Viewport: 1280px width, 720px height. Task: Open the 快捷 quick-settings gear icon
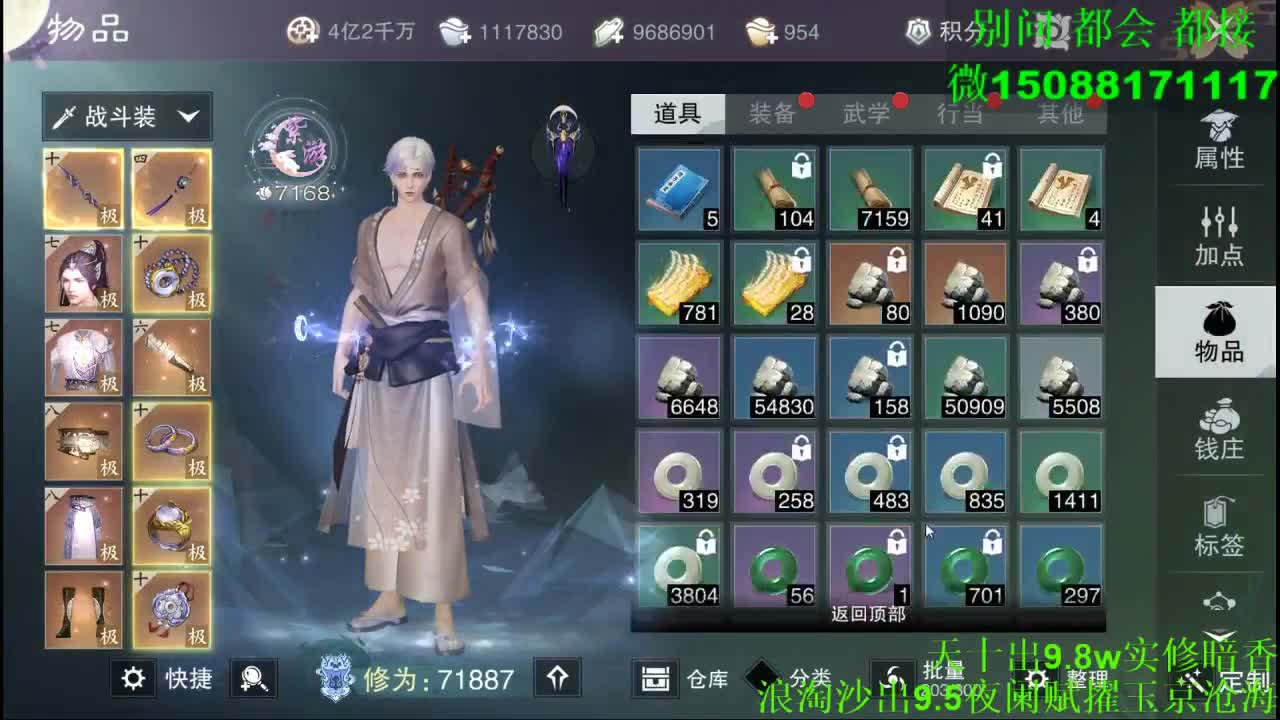pos(135,678)
